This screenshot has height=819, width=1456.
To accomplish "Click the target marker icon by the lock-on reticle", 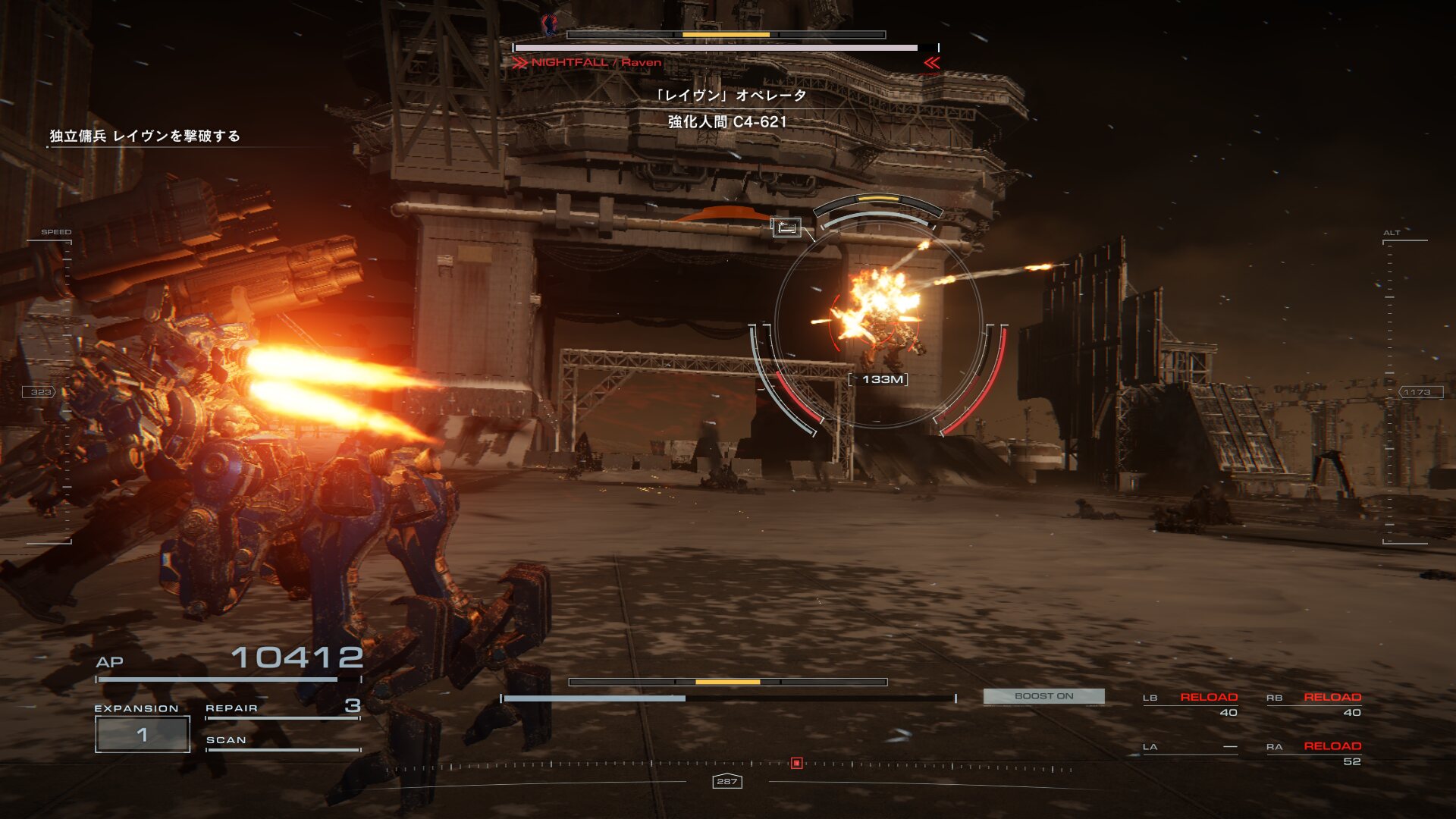I will coord(786,227).
